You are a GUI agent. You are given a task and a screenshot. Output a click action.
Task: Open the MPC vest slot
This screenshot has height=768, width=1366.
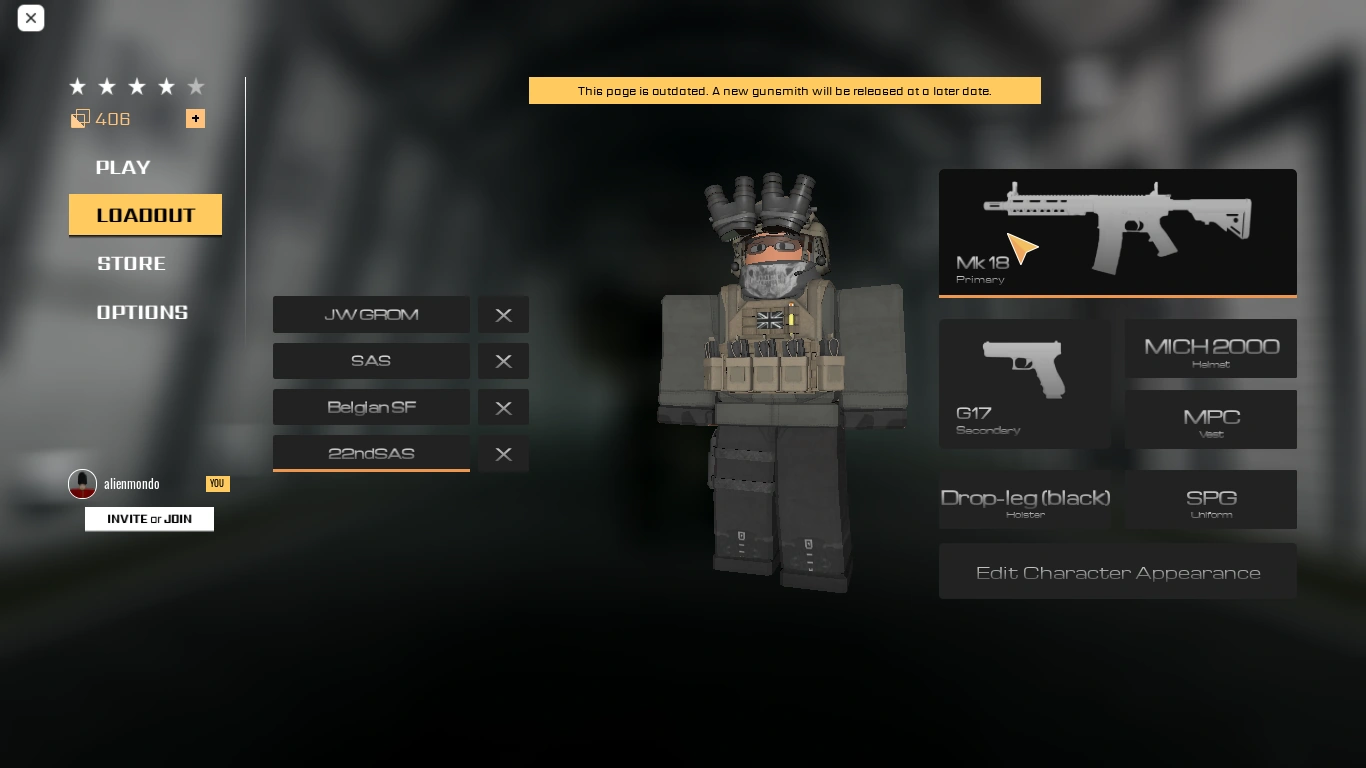[1210, 419]
